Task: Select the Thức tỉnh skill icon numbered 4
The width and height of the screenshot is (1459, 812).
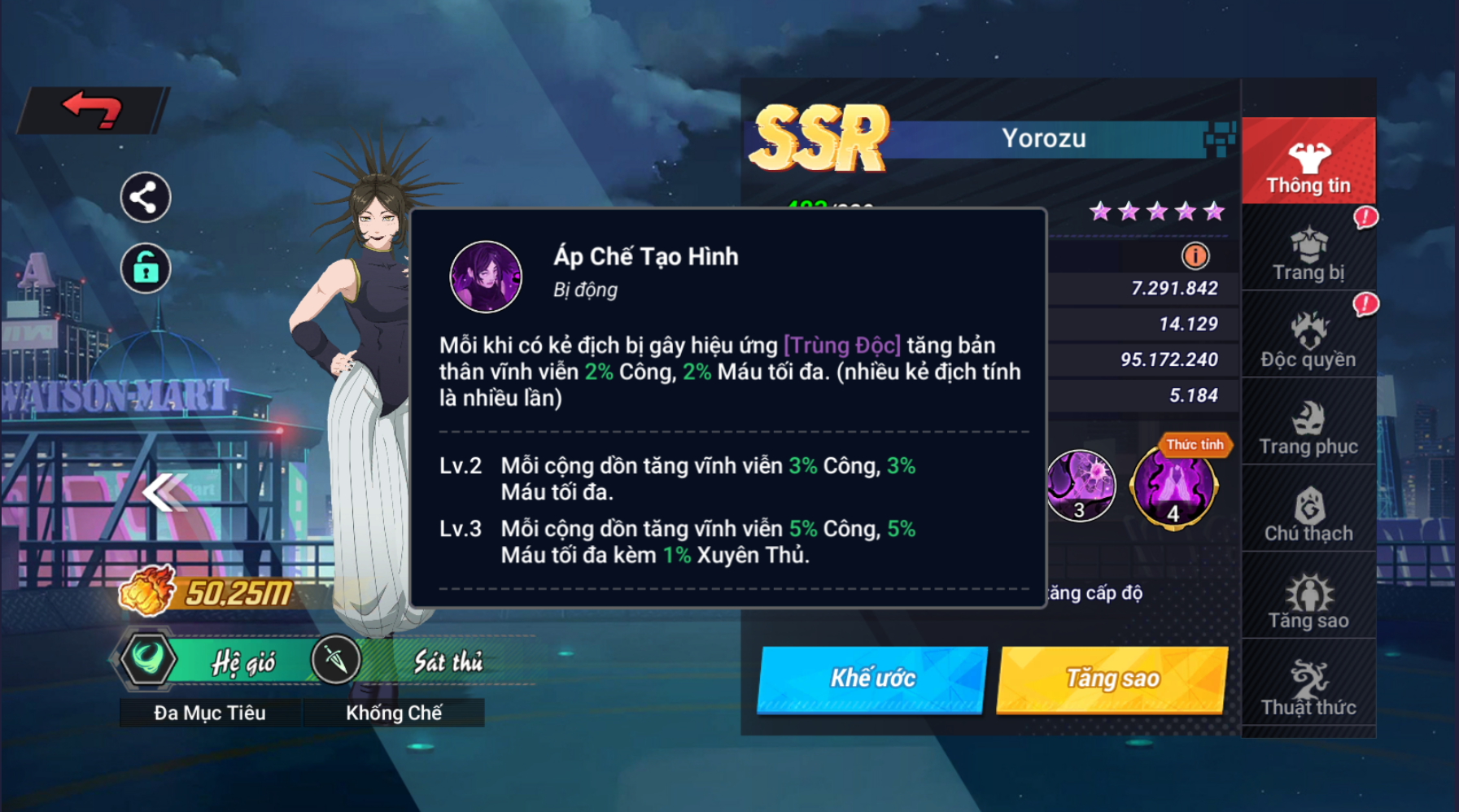Action: [1173, 487]
